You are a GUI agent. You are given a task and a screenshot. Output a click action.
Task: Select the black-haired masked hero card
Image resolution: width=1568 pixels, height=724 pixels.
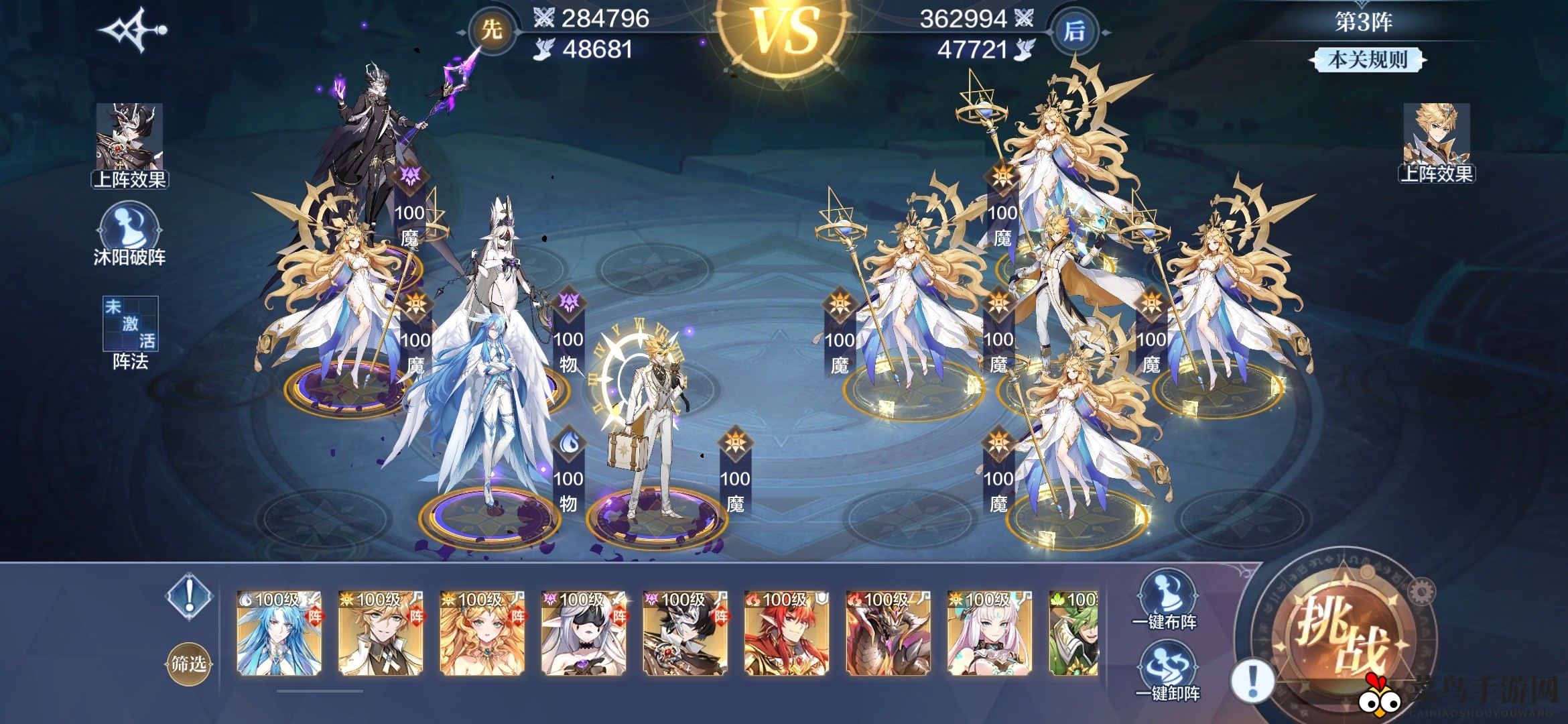(684, 632)
